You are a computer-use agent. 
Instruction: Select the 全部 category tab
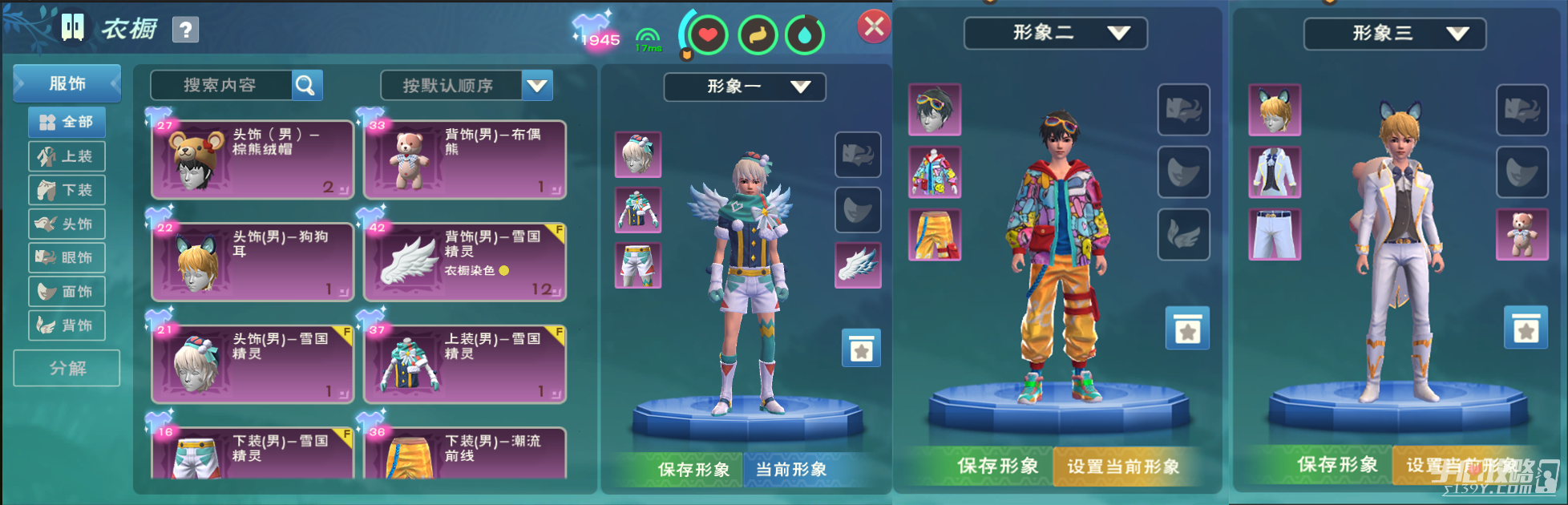67,122
